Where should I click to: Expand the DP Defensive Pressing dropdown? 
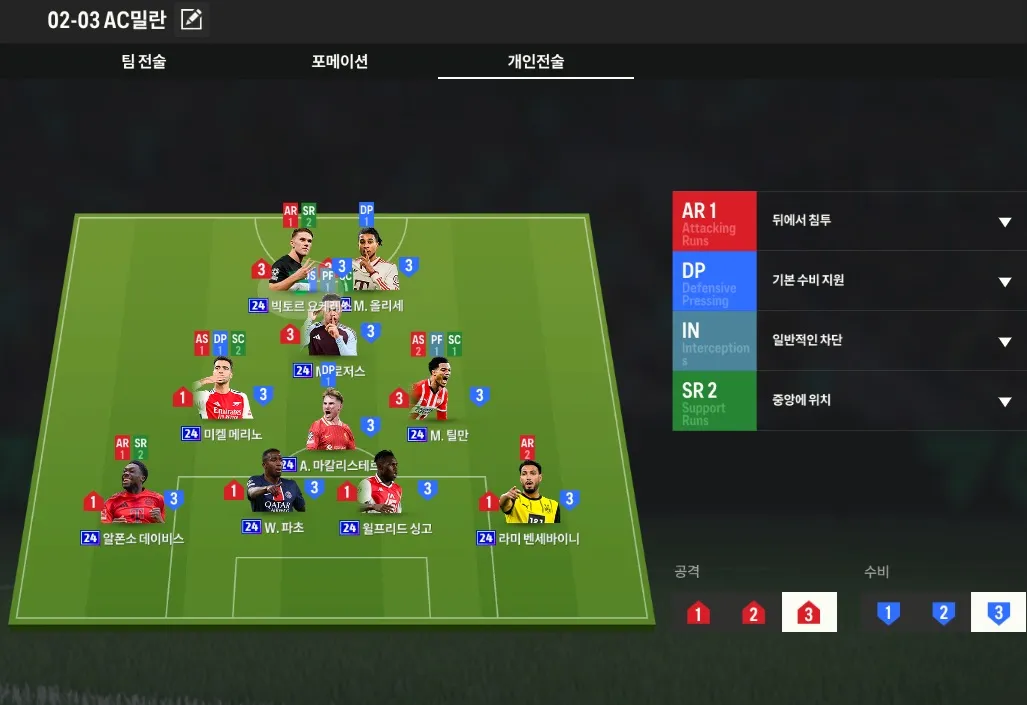click(1004, 281)
